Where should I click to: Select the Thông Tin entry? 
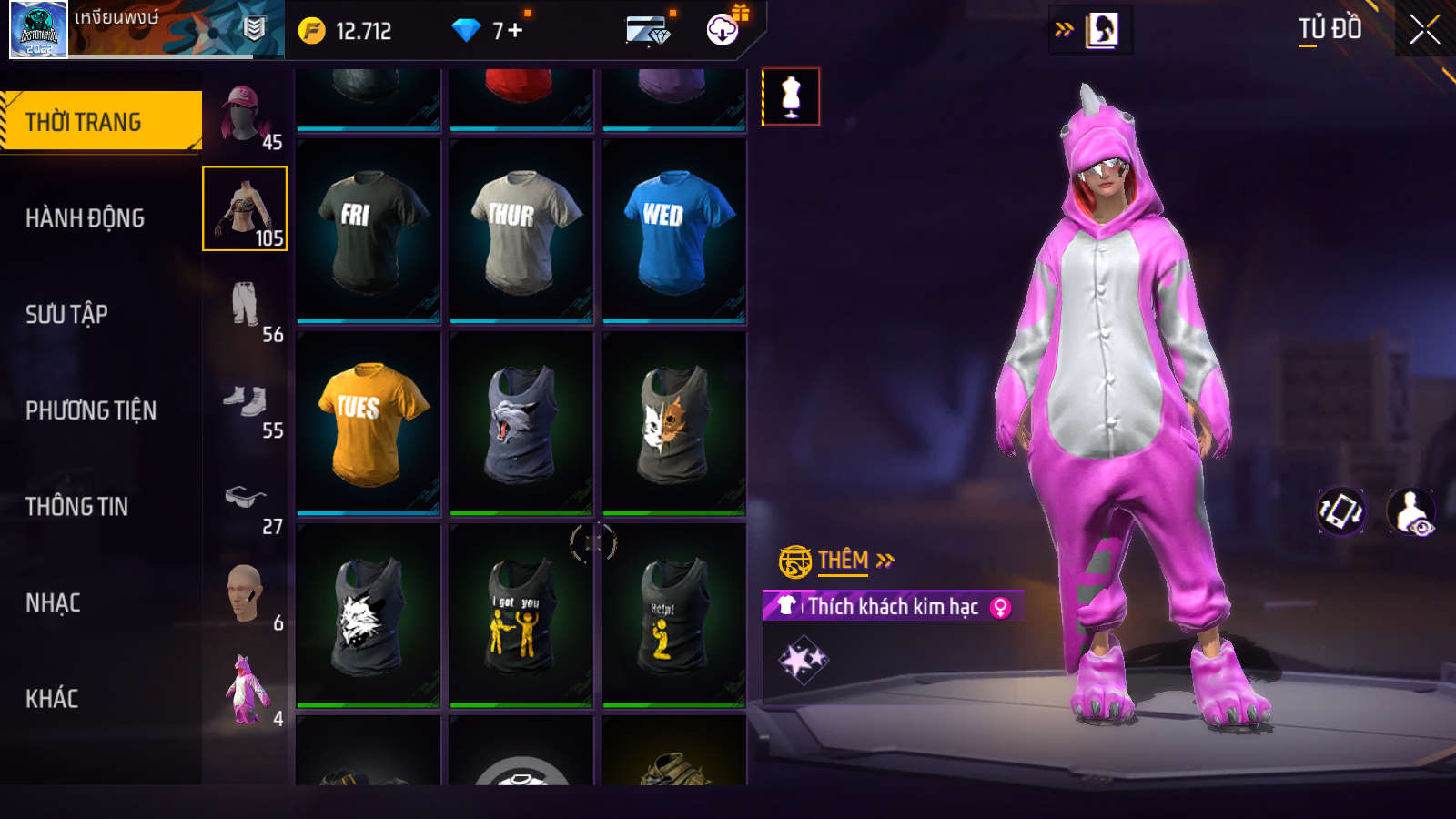pyautogui.click(x=76, y=507)
